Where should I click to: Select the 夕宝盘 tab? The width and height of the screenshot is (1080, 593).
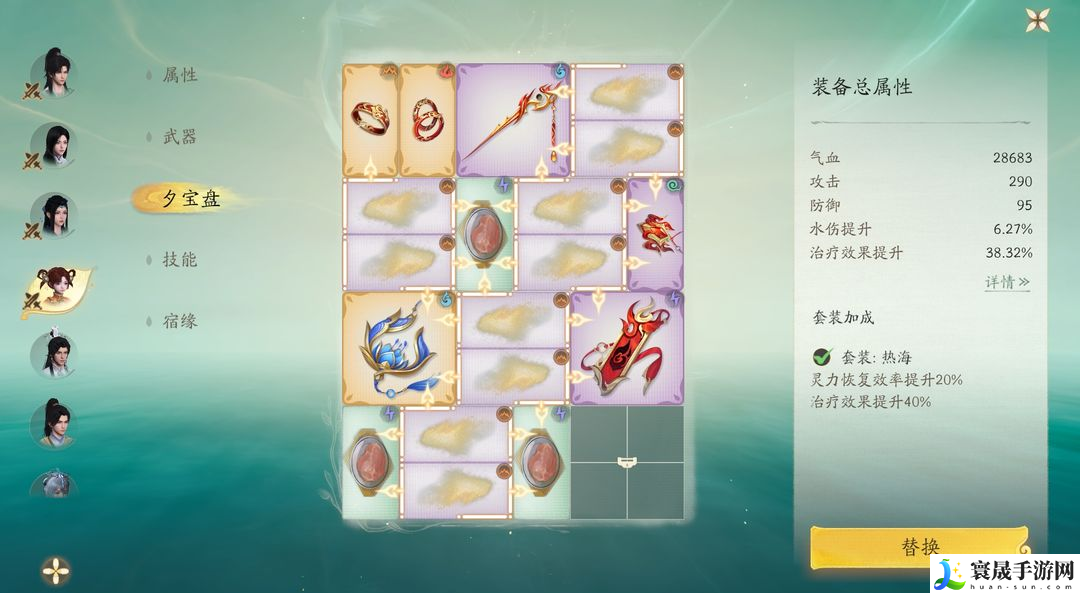tap(190, 198)
